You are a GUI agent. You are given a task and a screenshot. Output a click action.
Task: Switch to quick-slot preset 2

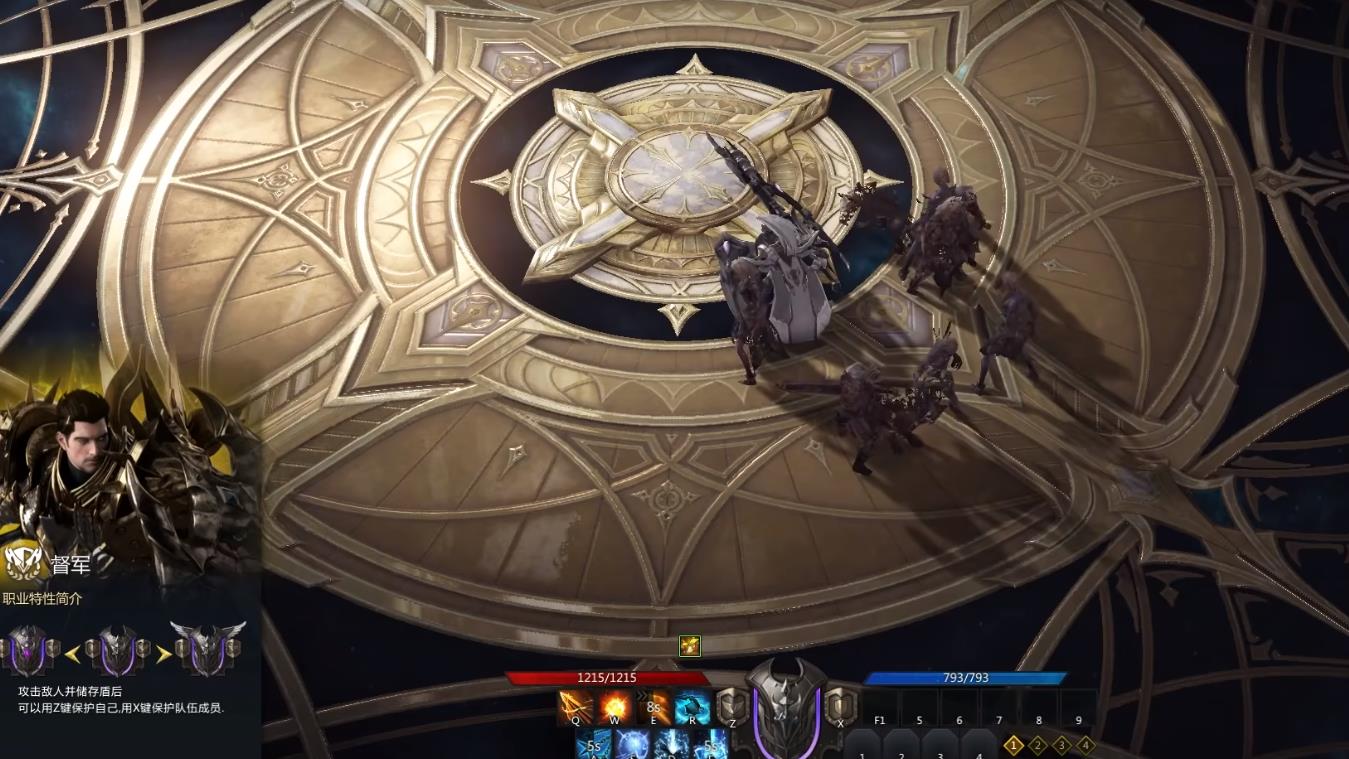click(1038, 745)
